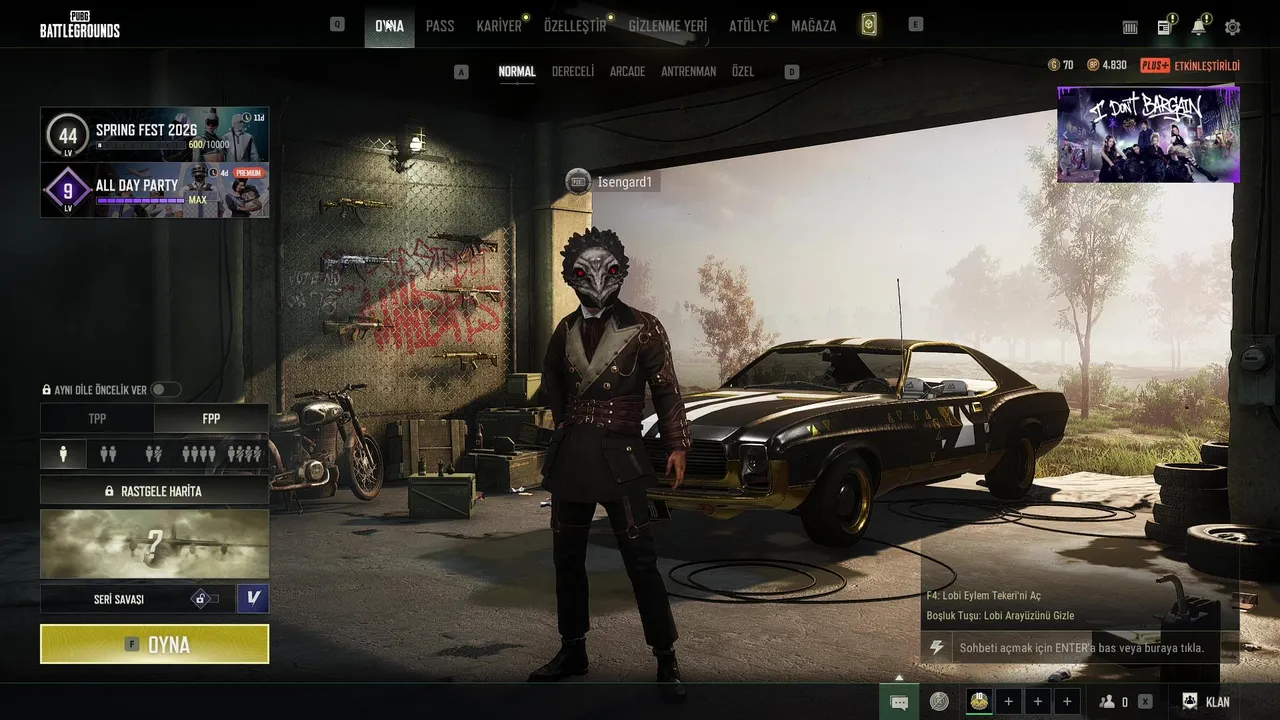Viewport: 1280px width, 720px height.
Task: Open the RASTGELE HARİTA map selection
Action: (154, 491)
